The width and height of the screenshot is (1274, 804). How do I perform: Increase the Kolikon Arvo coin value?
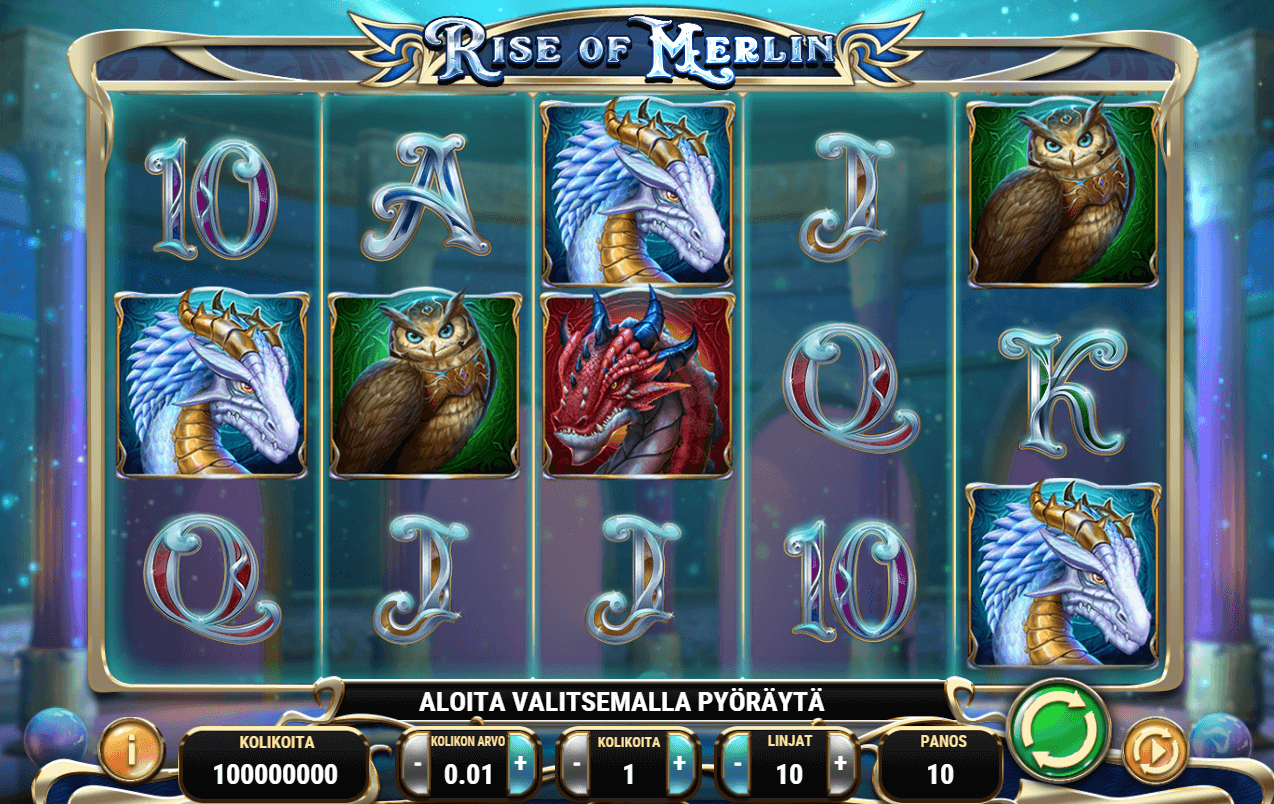coord(519,763)
